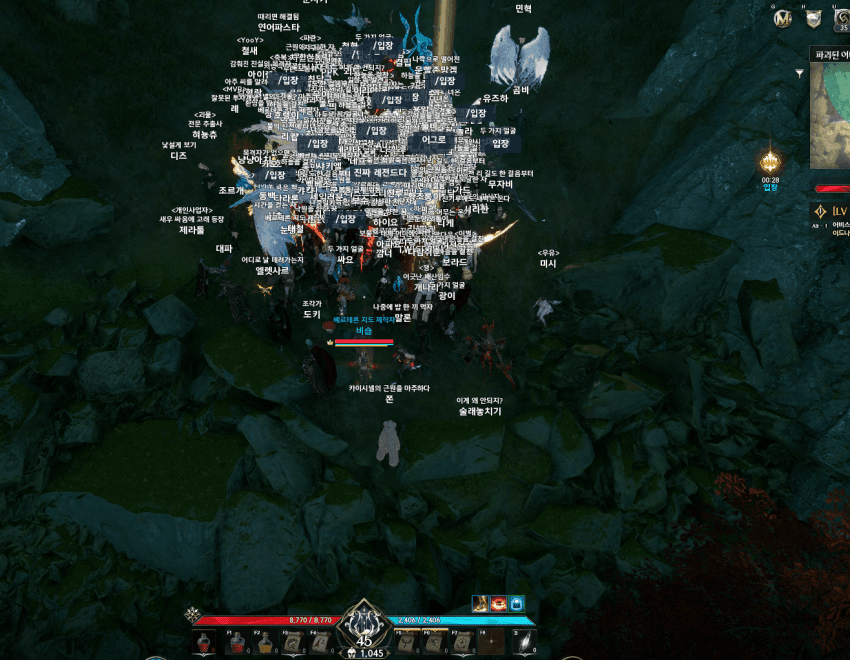Use the scroll in the F7 slot
The height and width of the screenshot is (660, 850).
(x=462, y=643)
